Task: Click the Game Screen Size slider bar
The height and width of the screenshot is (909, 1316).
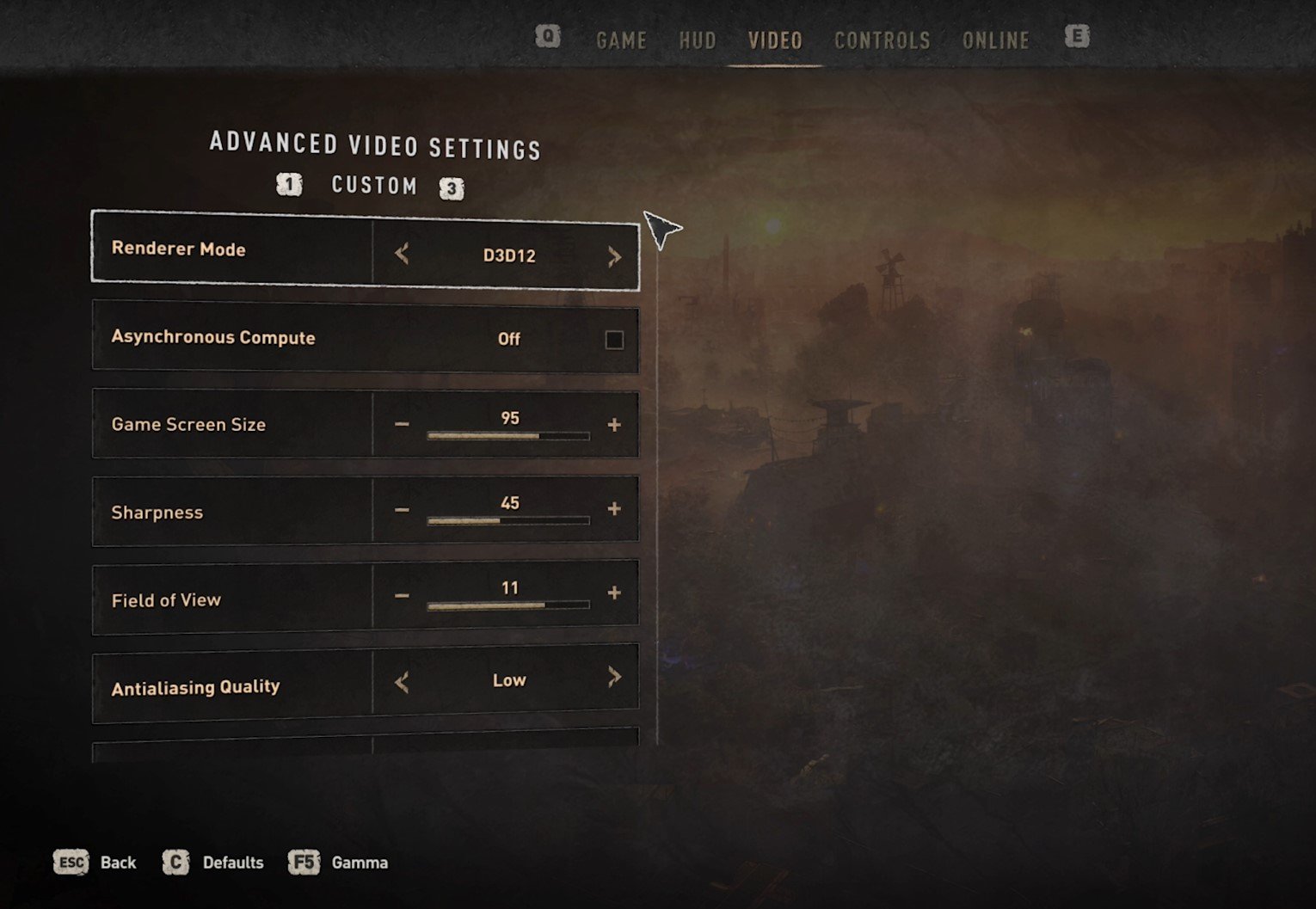Action: coord(508,436)
